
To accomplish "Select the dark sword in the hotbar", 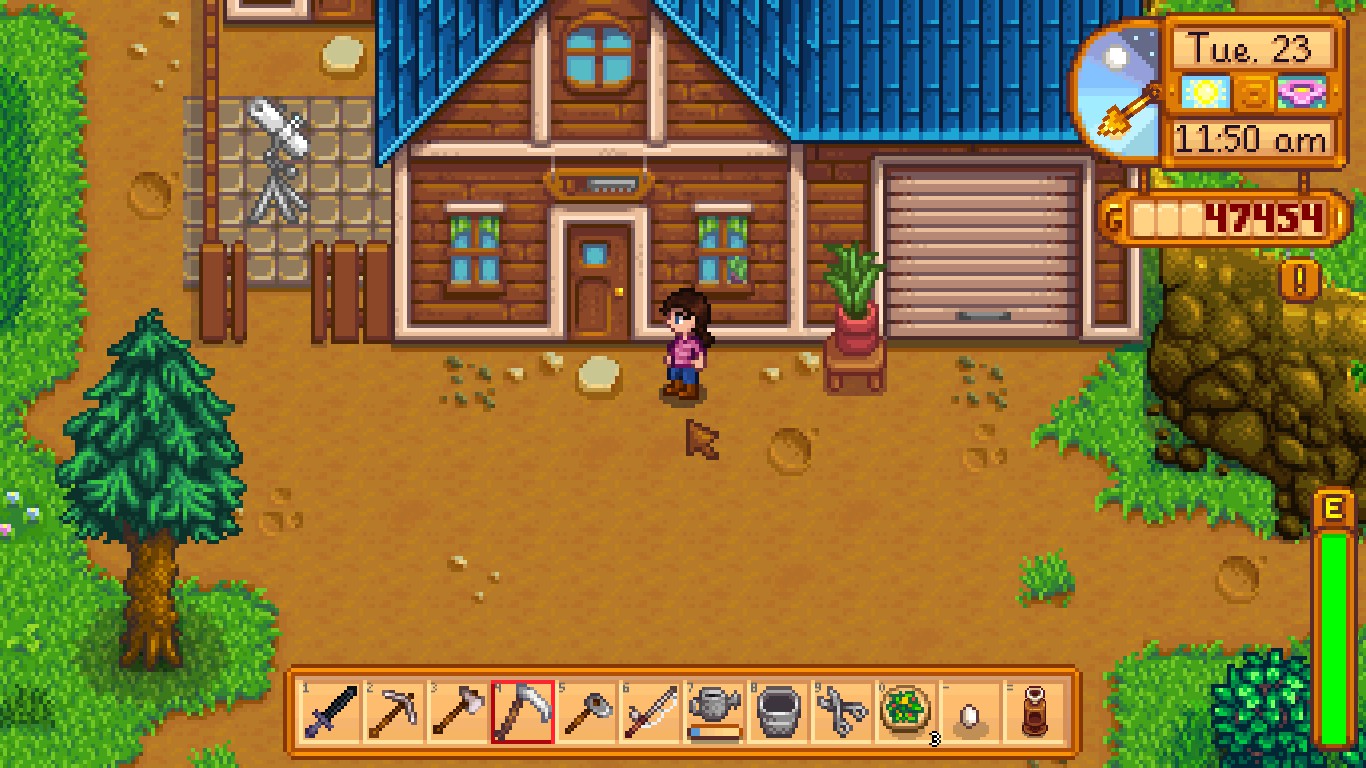I will 332,712.
